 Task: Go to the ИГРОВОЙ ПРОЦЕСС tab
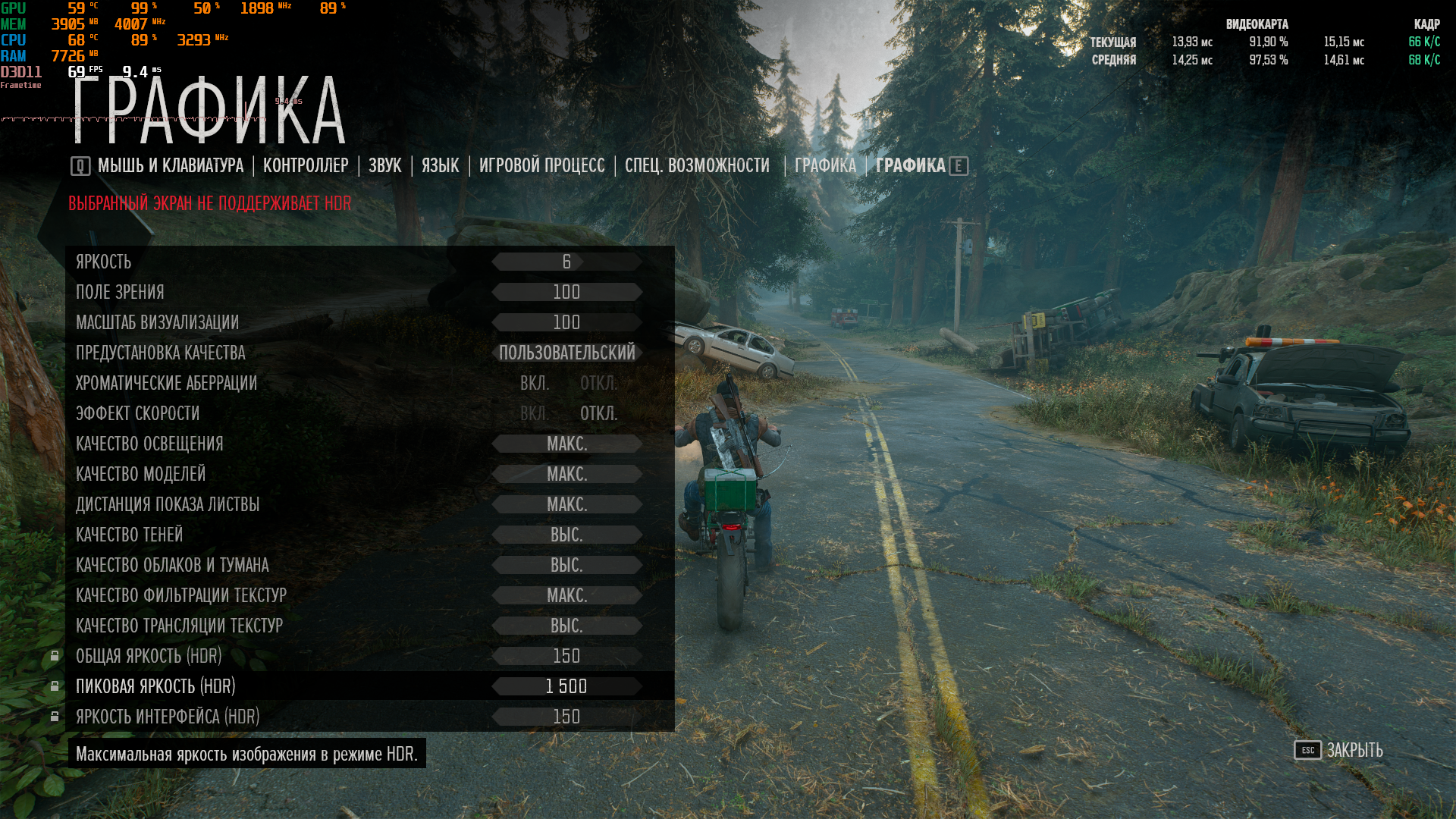point(541,166)
